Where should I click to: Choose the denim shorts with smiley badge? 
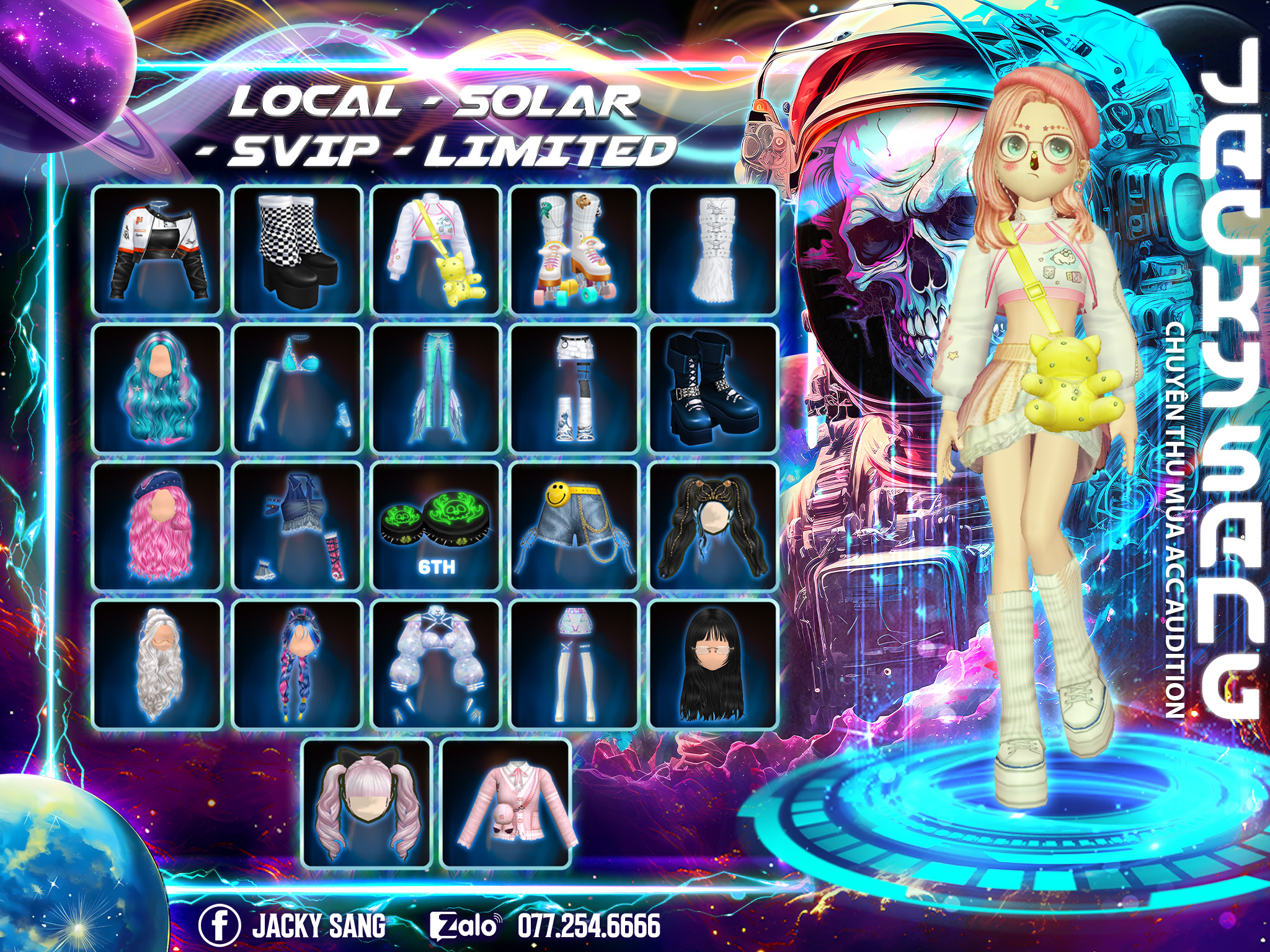click(575, 527)
